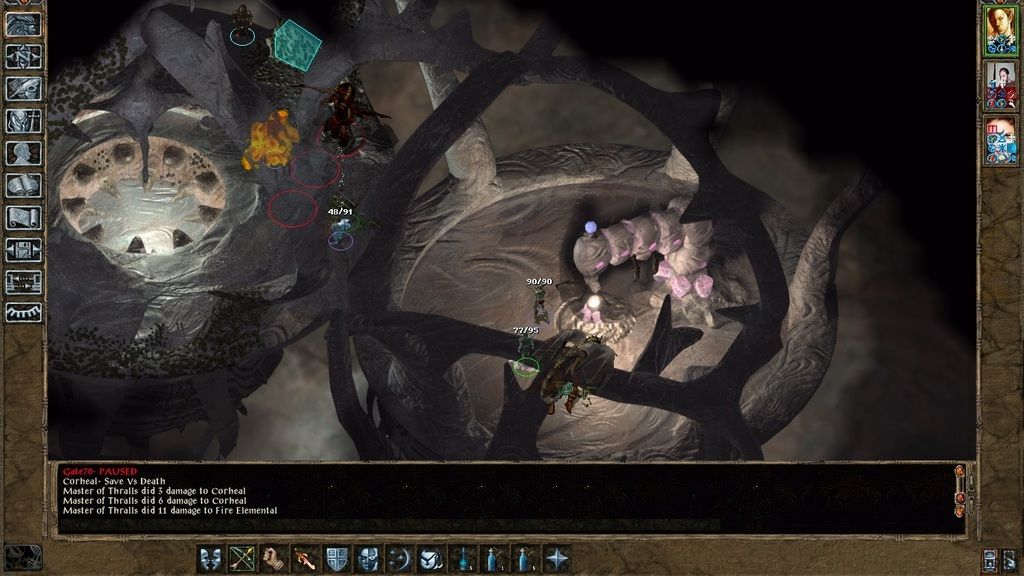The image size is (1024, 576).
Task: Open the mage spellbook icon
Action: click(x=23, y=185)
